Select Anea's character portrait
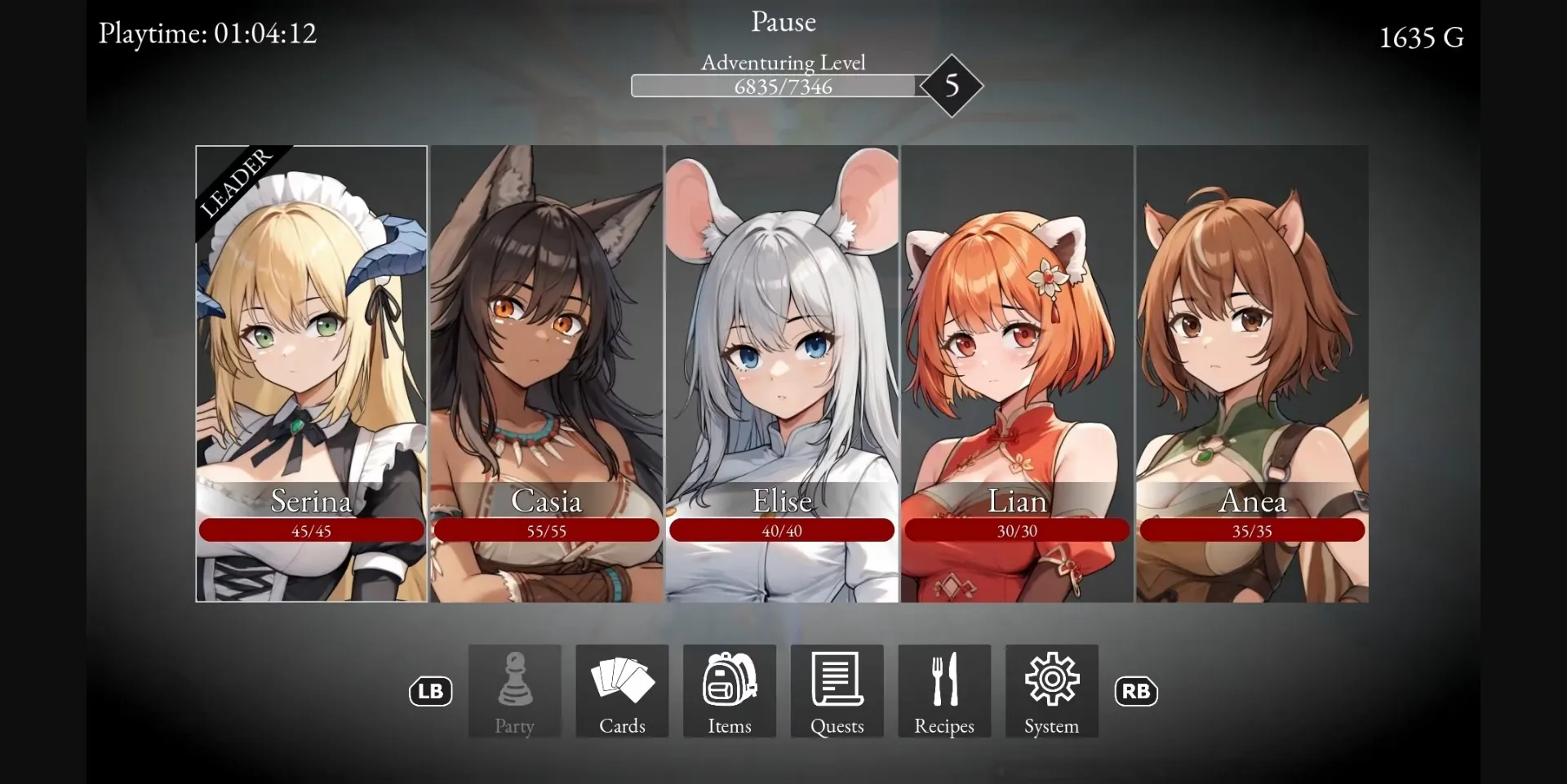 click(1251, 351)
